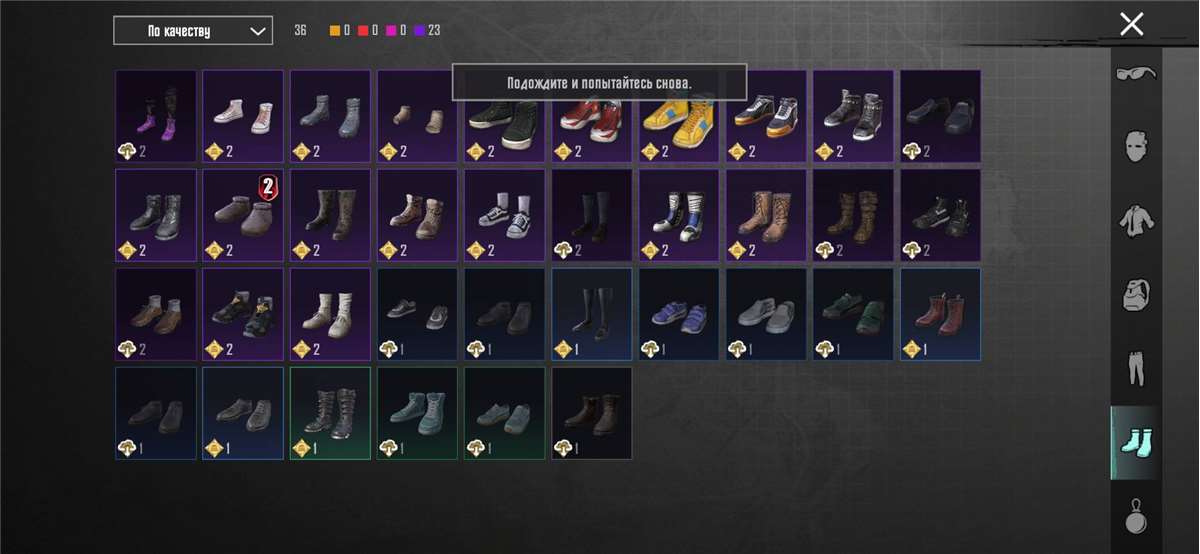
Task: Select the highlighted shoes category tab
Action: [1136, 442]
